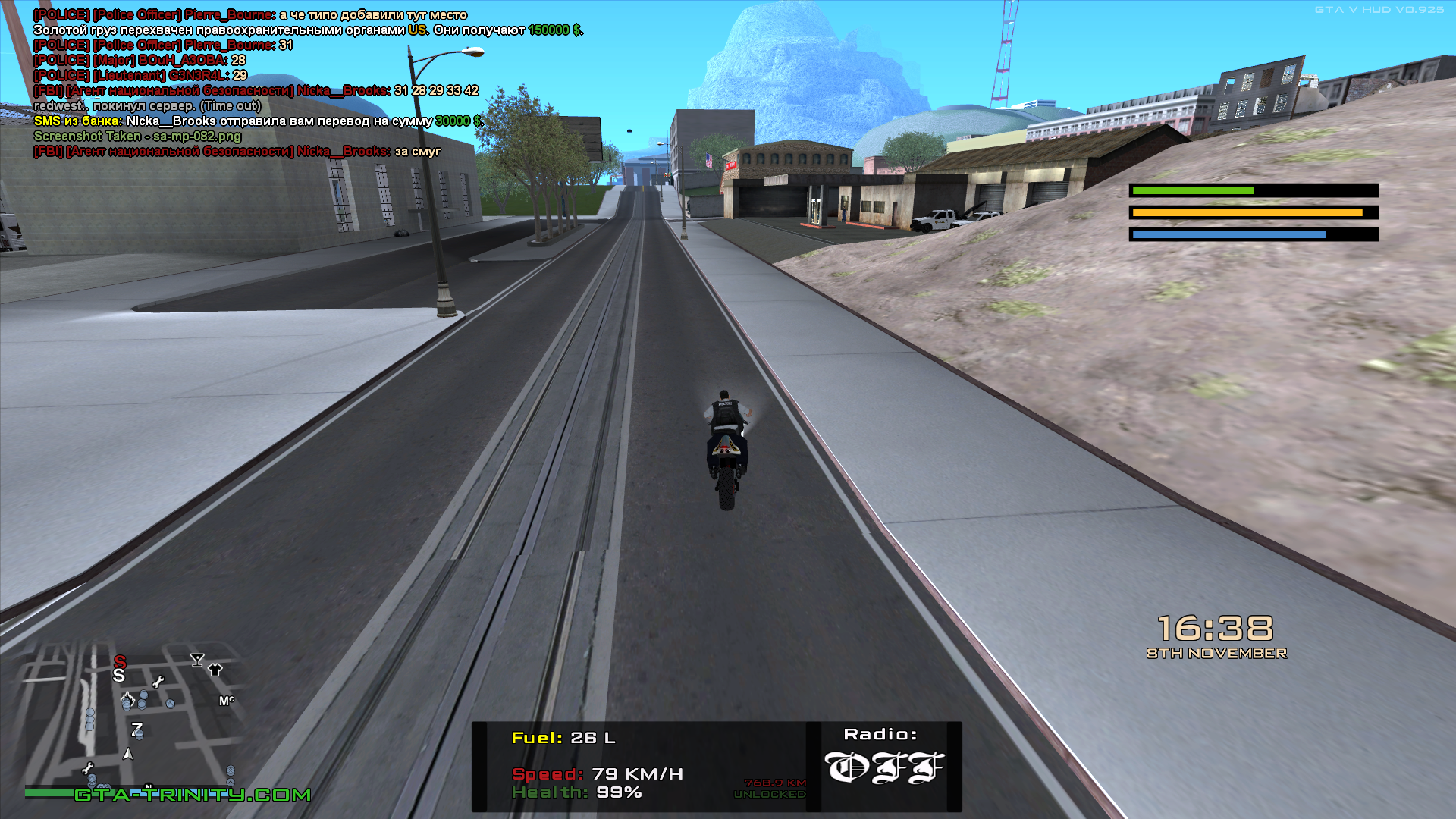Select the cocktail glass bar marker
Viewport: 1456px width, 819px height.
click(197, 660)
